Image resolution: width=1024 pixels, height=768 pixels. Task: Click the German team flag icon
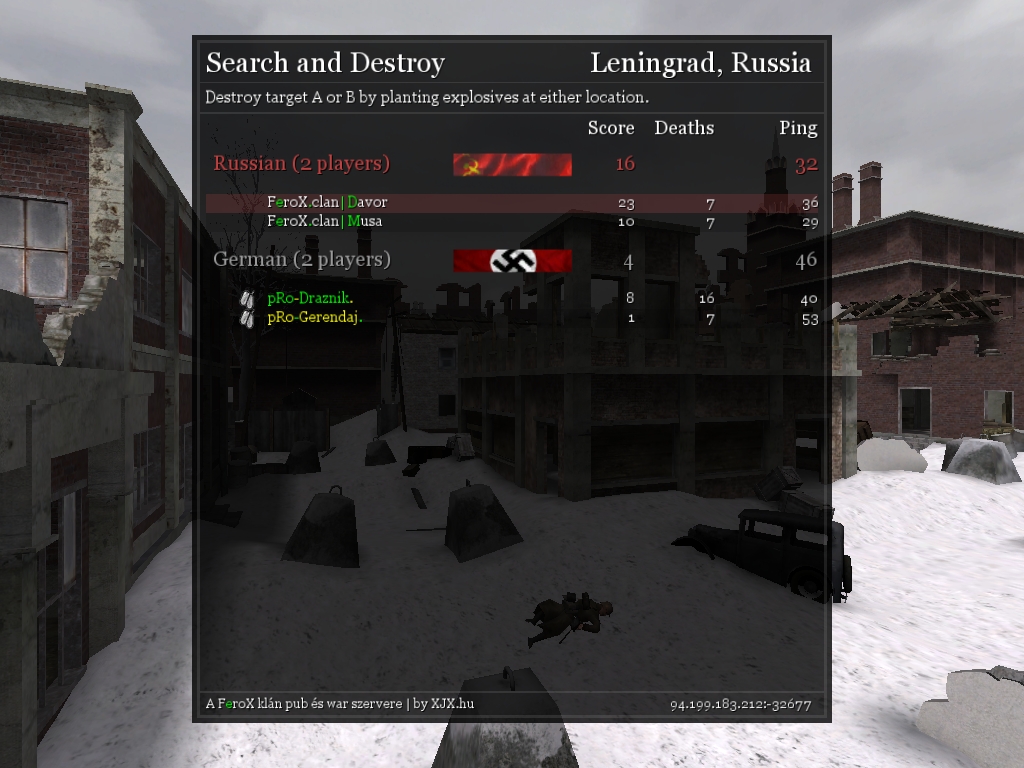click(x=512, y=261)
